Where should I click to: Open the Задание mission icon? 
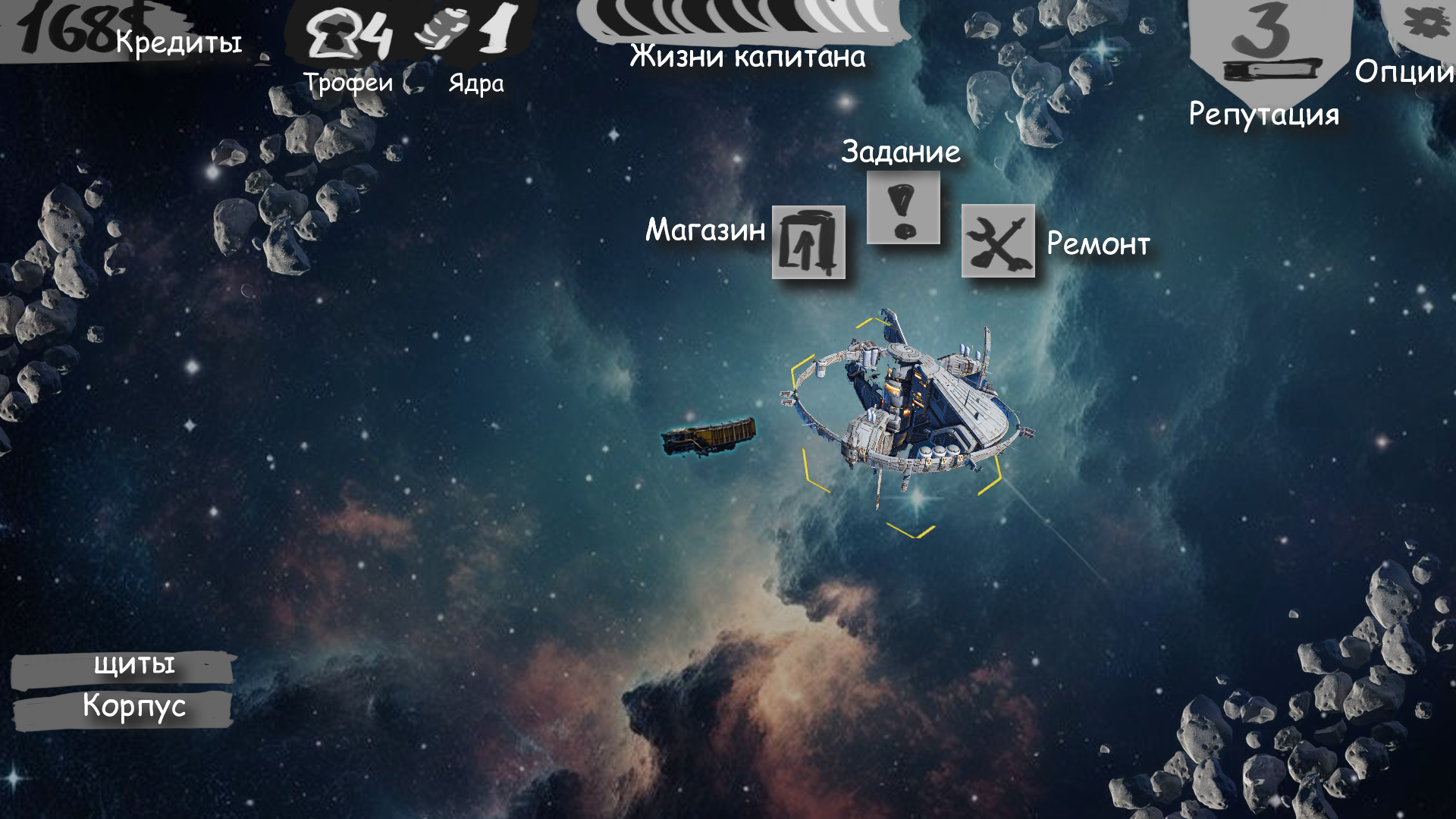click(x=903, y=207)
